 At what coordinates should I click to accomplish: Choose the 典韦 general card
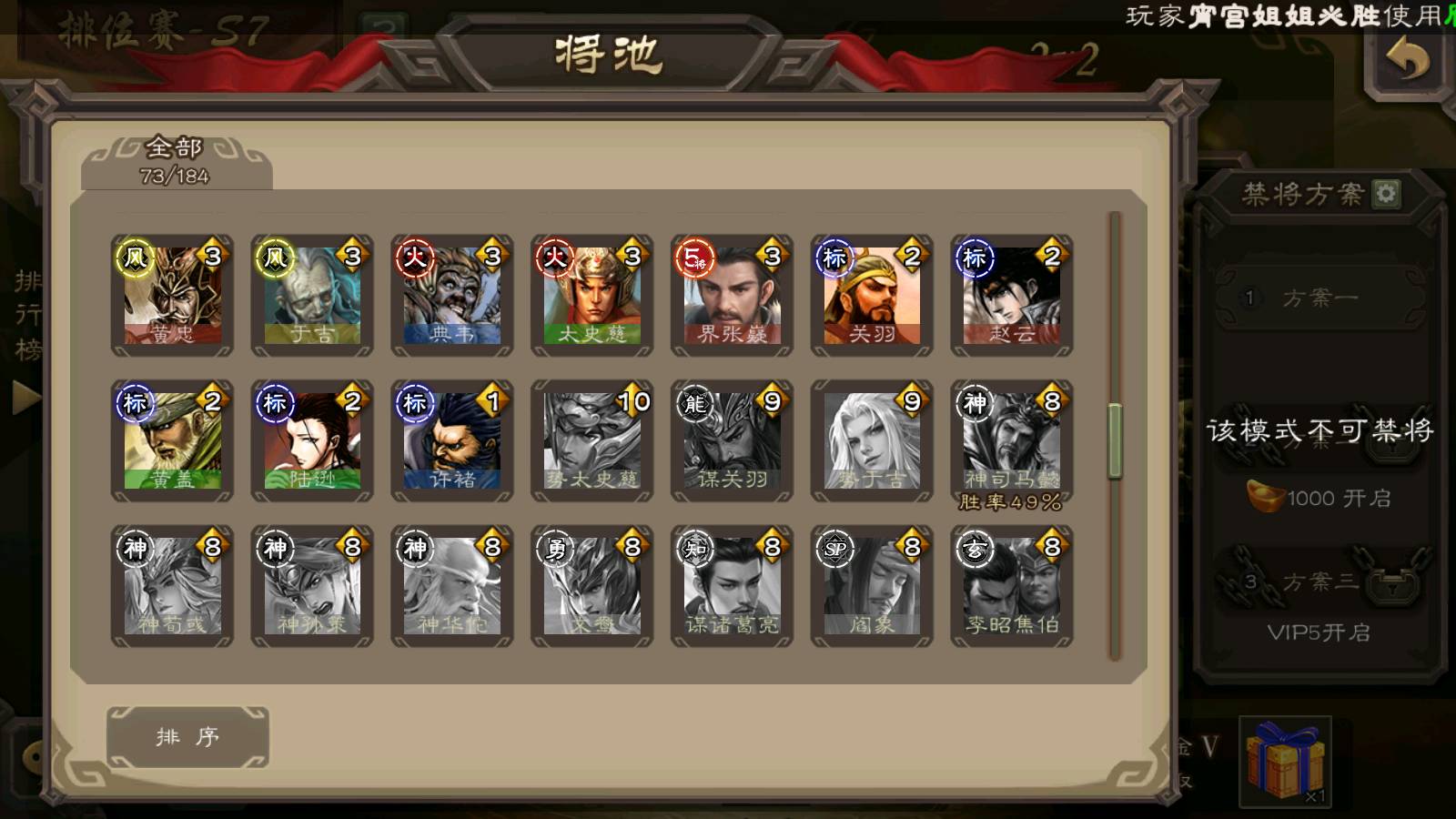(x=452, y=295)
